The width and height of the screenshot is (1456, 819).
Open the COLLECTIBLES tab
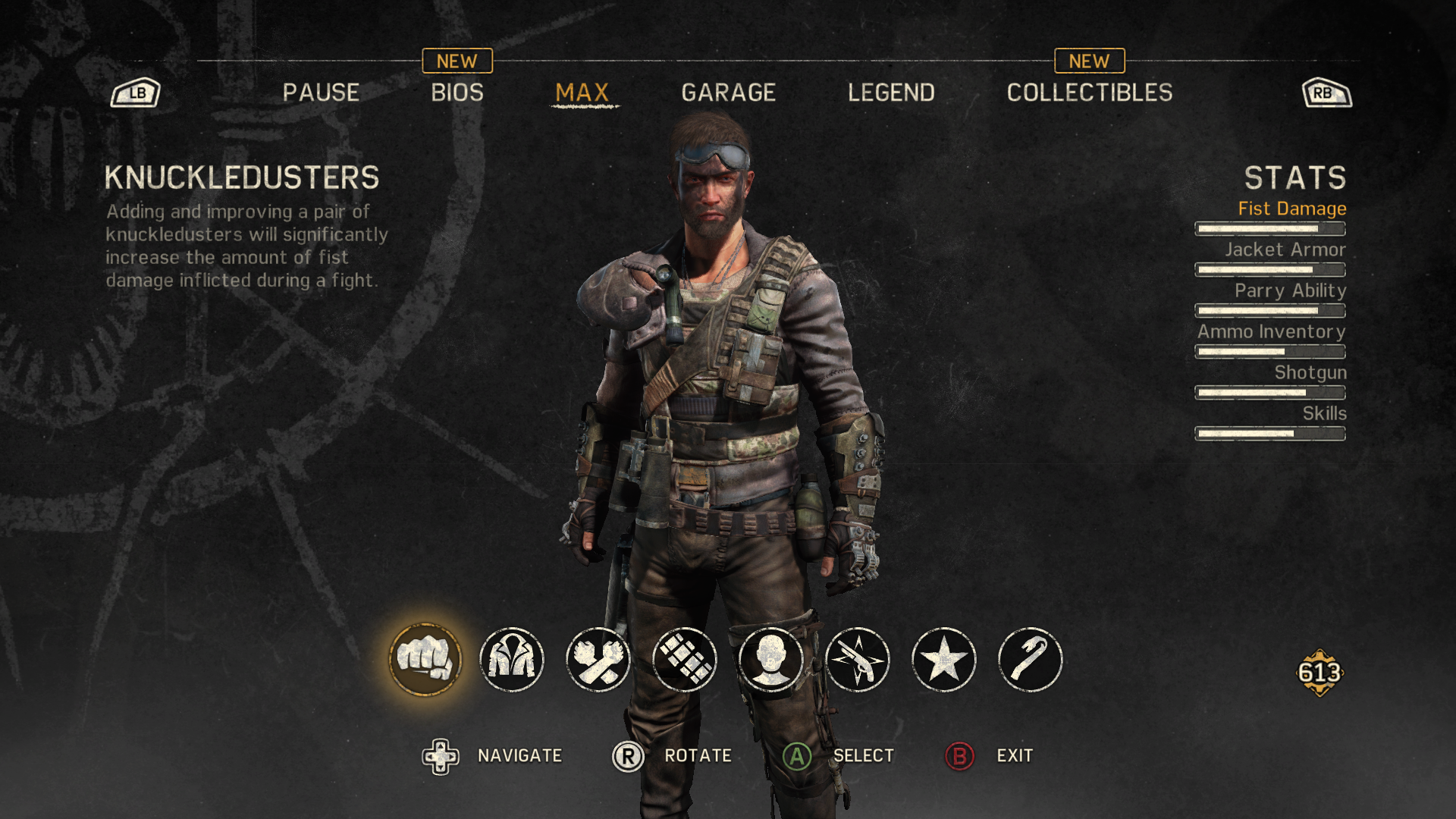(x=1089, y=93)
